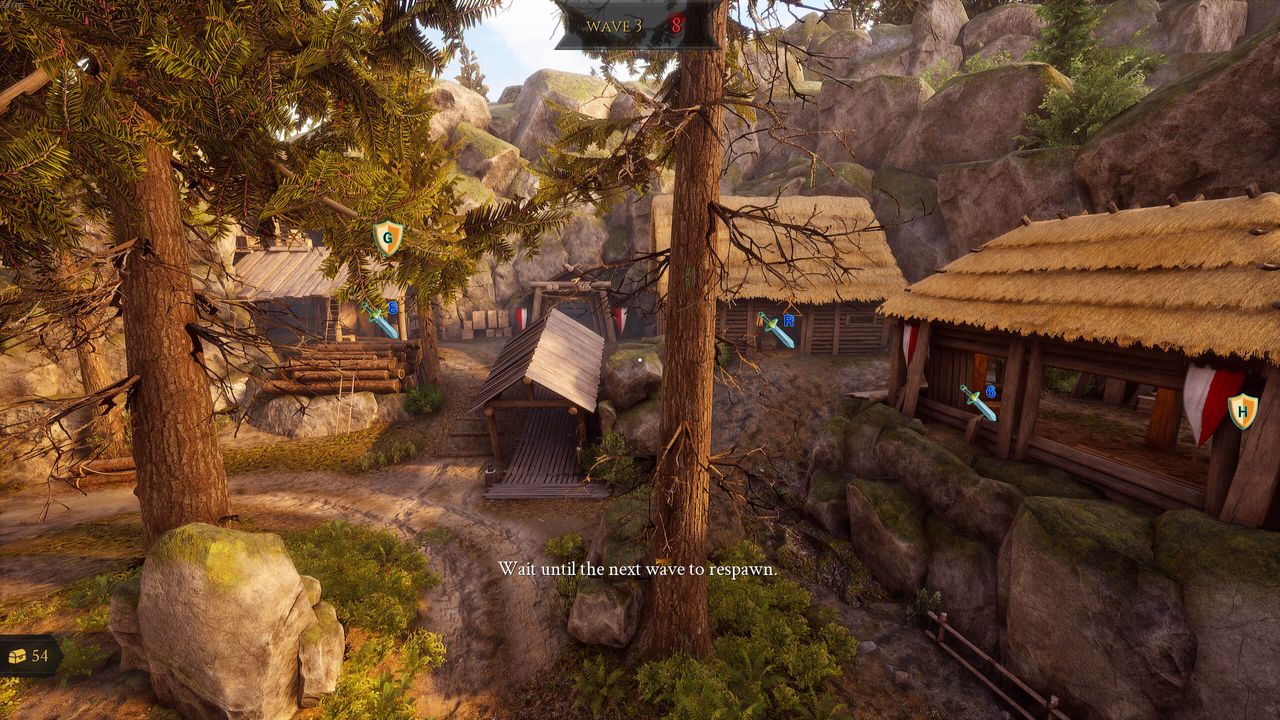Click the sword marker labeled 8
1280x720 pixels.
[380, 319]
